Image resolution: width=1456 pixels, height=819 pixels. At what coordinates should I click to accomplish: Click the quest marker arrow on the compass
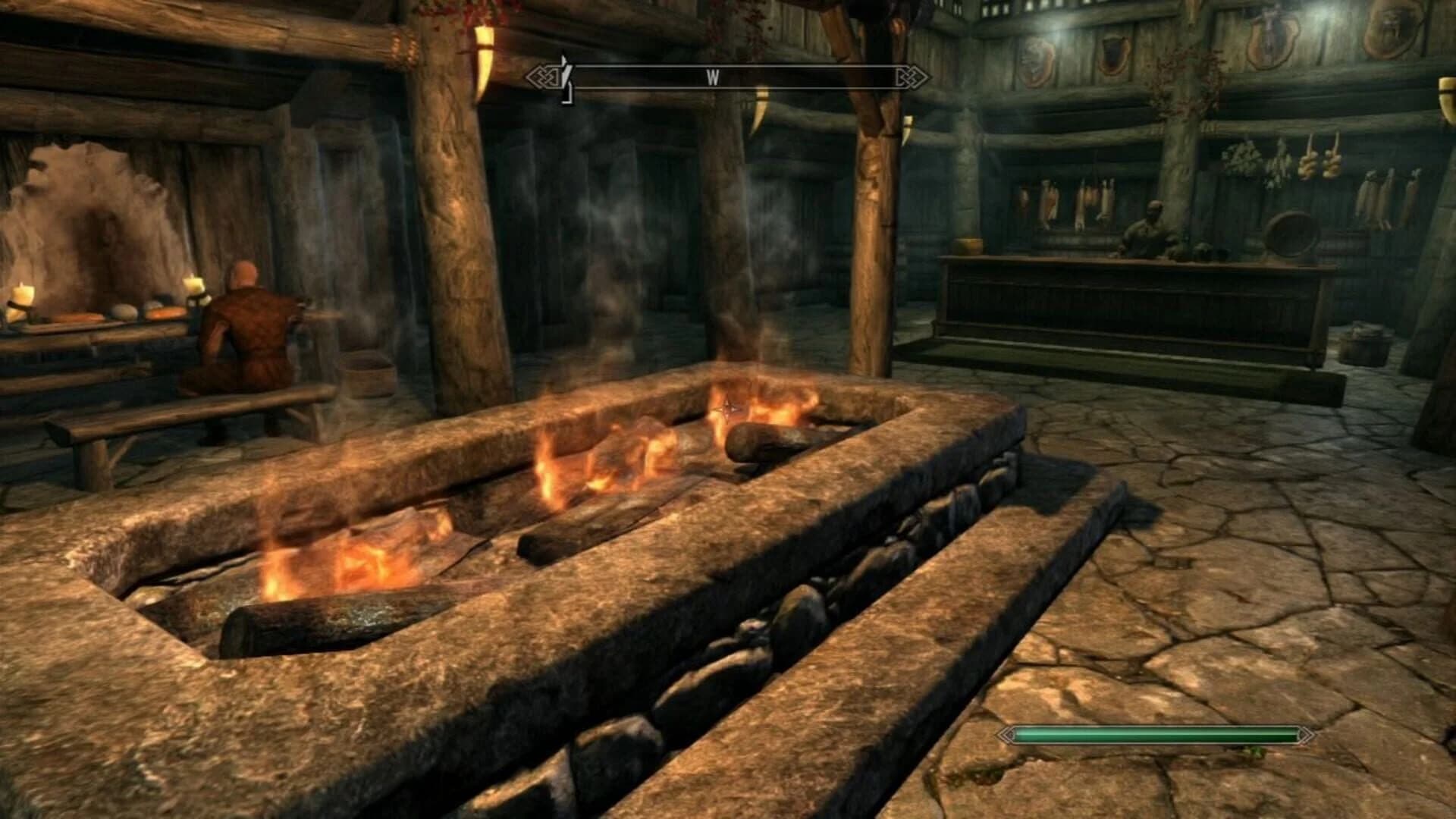pos(565,72)
